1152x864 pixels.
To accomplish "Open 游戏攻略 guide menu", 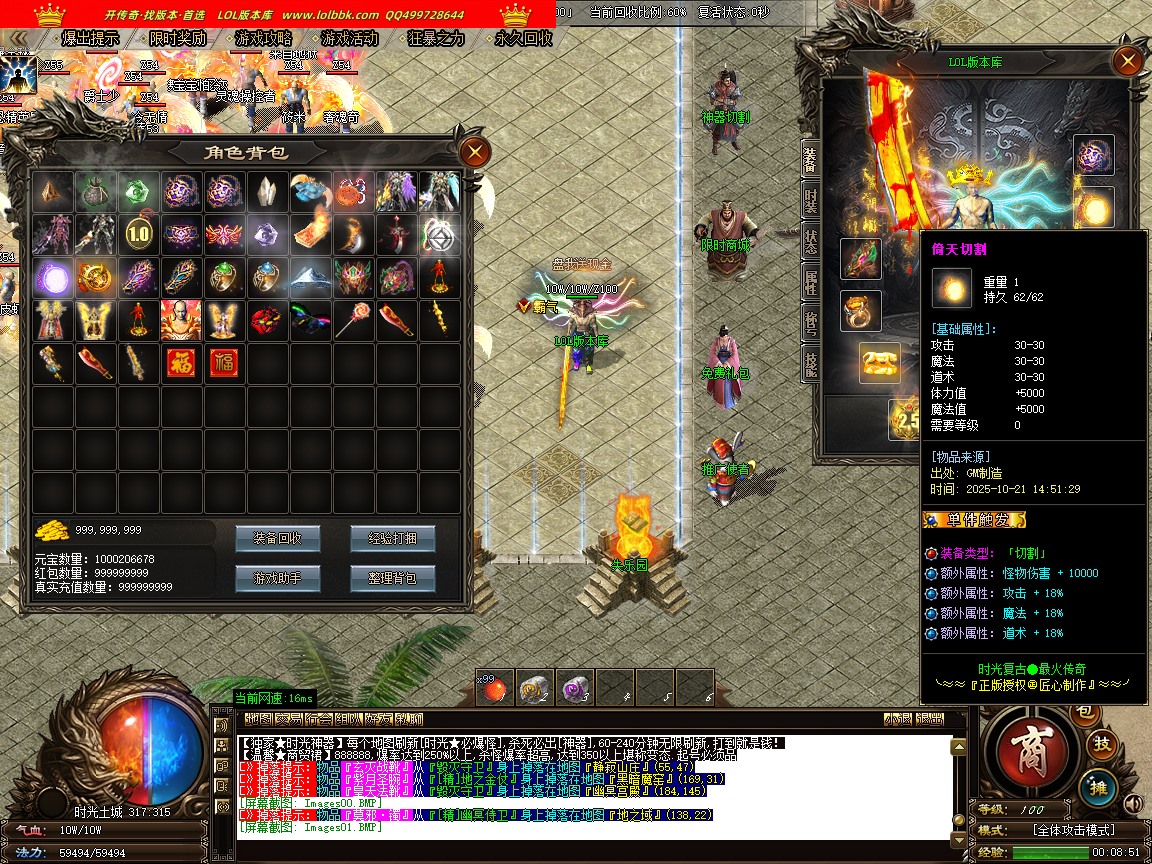I will click(263, 39).
